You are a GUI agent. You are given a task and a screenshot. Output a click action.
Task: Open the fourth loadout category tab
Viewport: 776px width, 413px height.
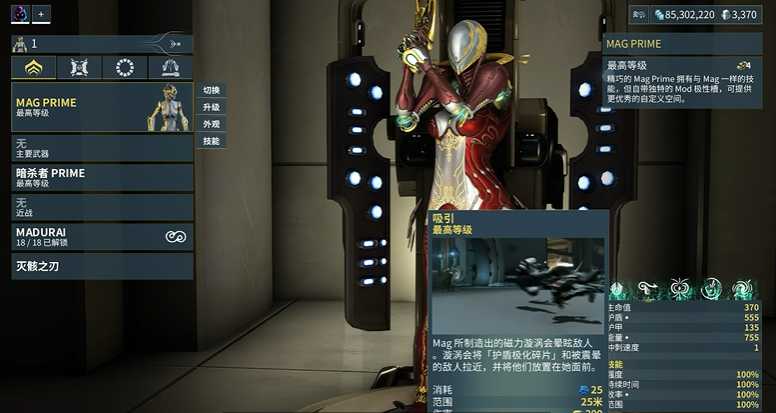[x=170, y=68]
